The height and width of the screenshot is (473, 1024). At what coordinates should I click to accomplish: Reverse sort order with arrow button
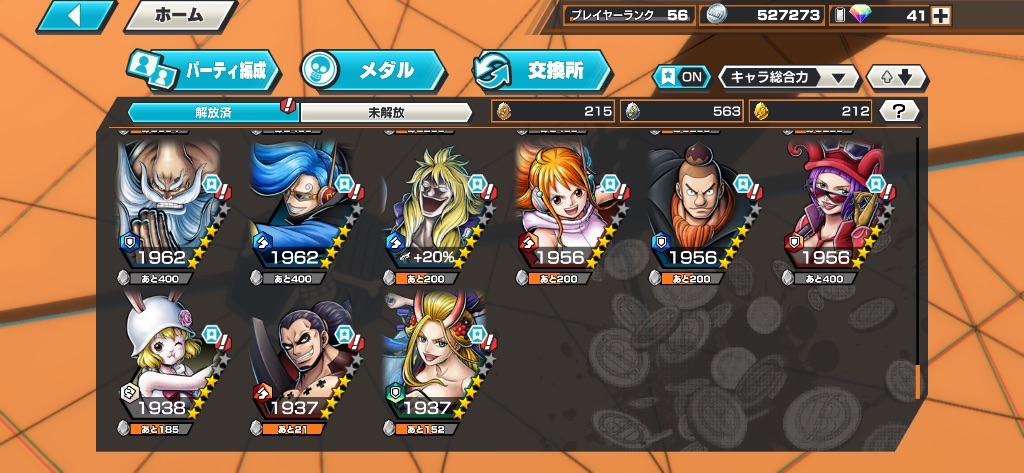point(897,77)
